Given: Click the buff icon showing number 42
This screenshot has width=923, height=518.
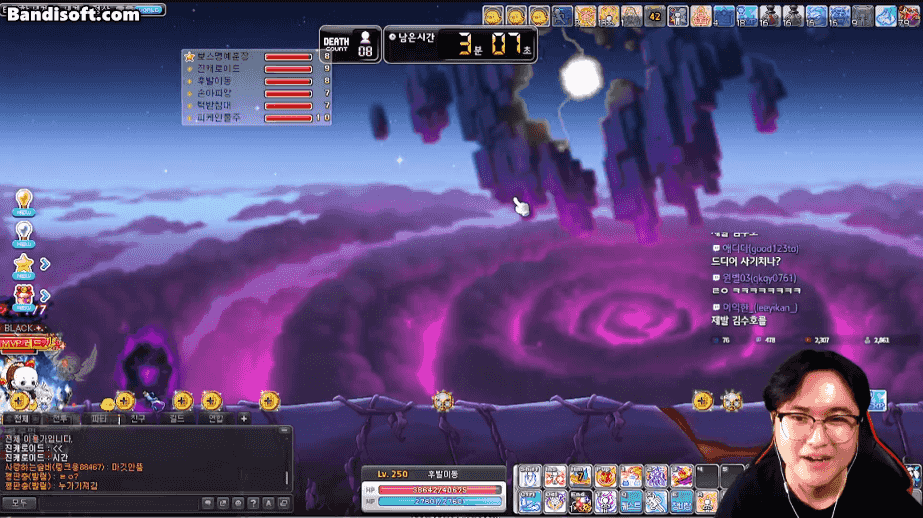Looking at the screenshot, I should click(x=654, y=16).
